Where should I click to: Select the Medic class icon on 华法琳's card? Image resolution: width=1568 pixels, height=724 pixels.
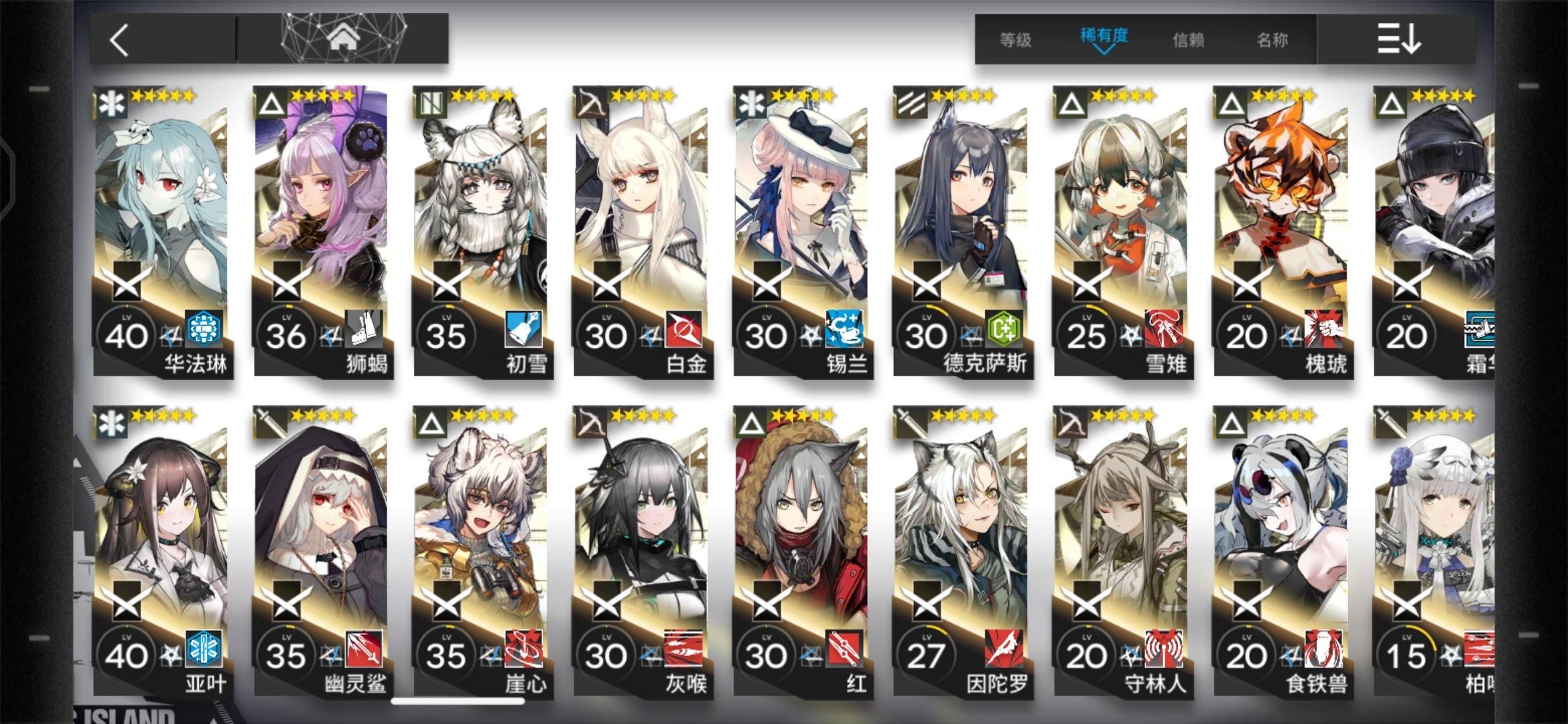(x=111, y=104)
